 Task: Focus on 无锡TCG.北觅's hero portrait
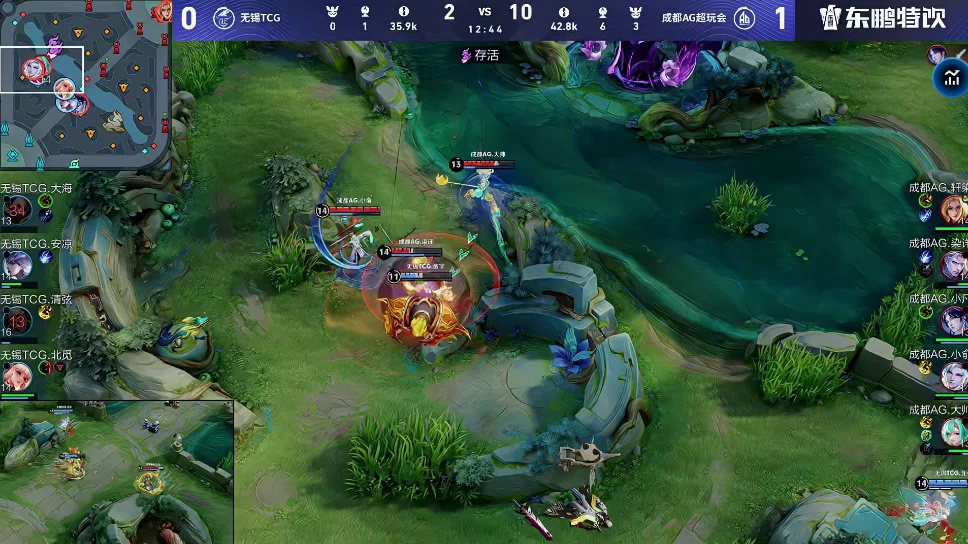pyautogui.click(x=18, y=376)
